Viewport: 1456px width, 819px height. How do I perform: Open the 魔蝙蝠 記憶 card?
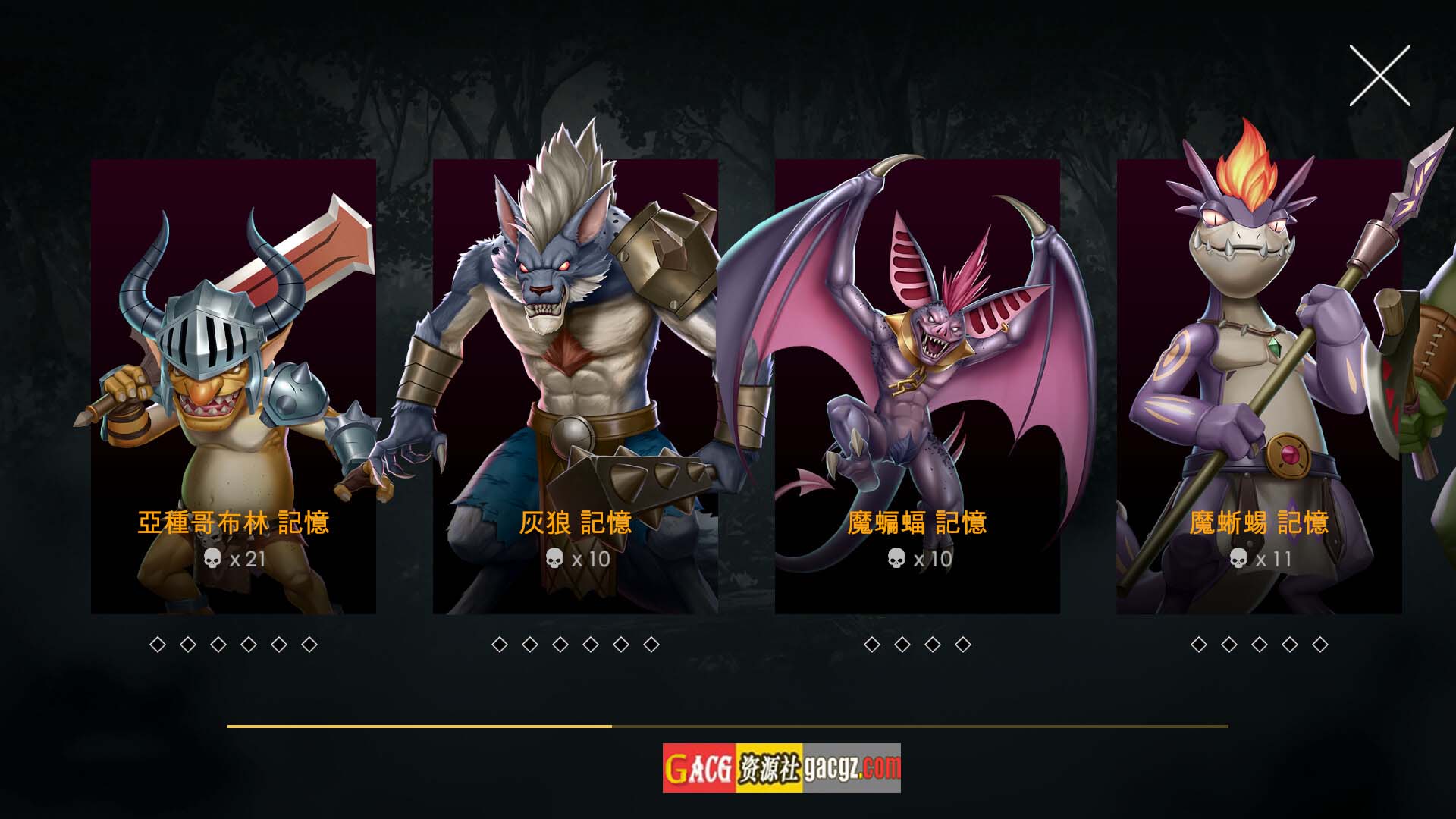coord(917,387)
